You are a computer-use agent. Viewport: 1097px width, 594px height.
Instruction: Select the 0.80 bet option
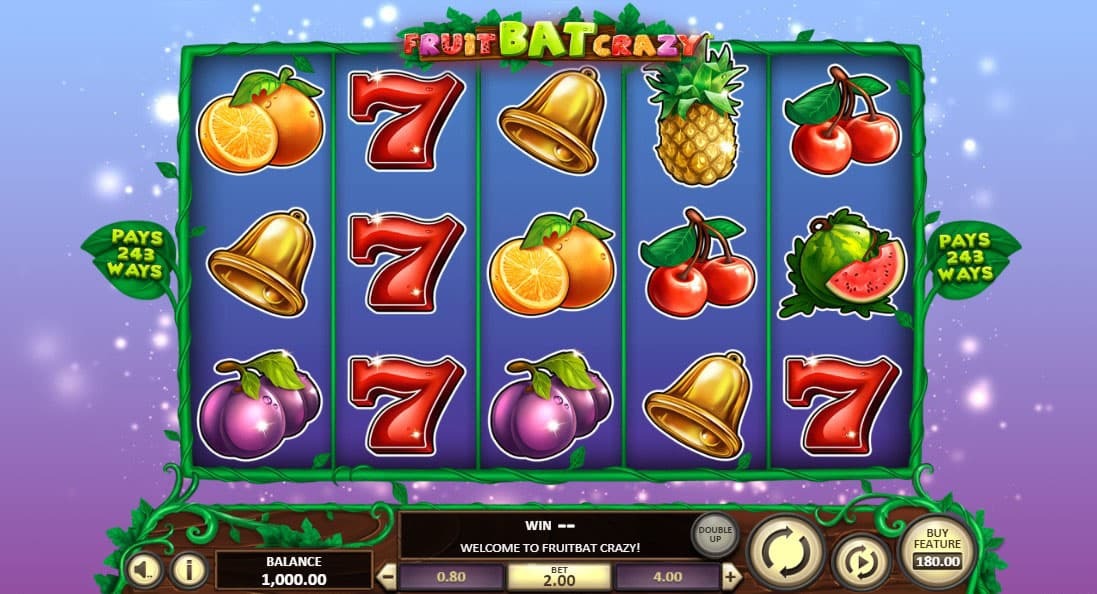pos(451,577)
